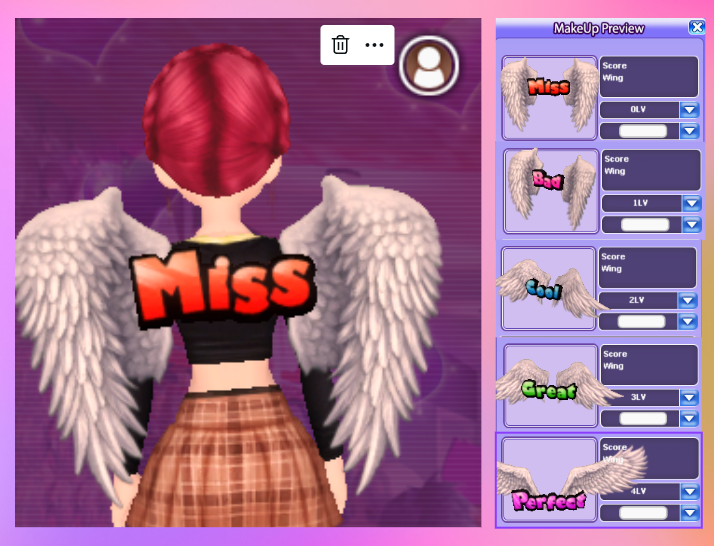The width and height of the screenshot is (714, 546).
Task: Open the three-dot more options menu
Action: click(375, 45)
